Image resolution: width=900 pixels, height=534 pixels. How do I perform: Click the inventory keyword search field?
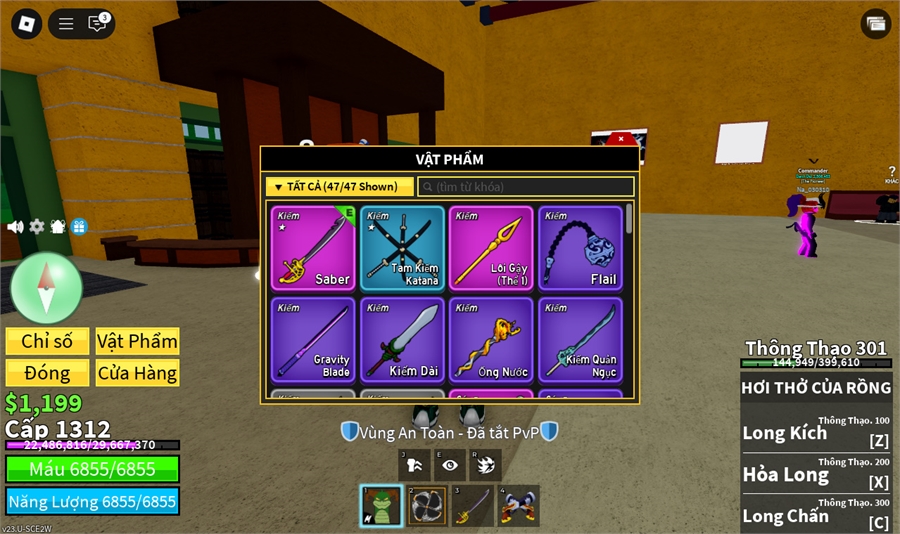coord(526,187)
